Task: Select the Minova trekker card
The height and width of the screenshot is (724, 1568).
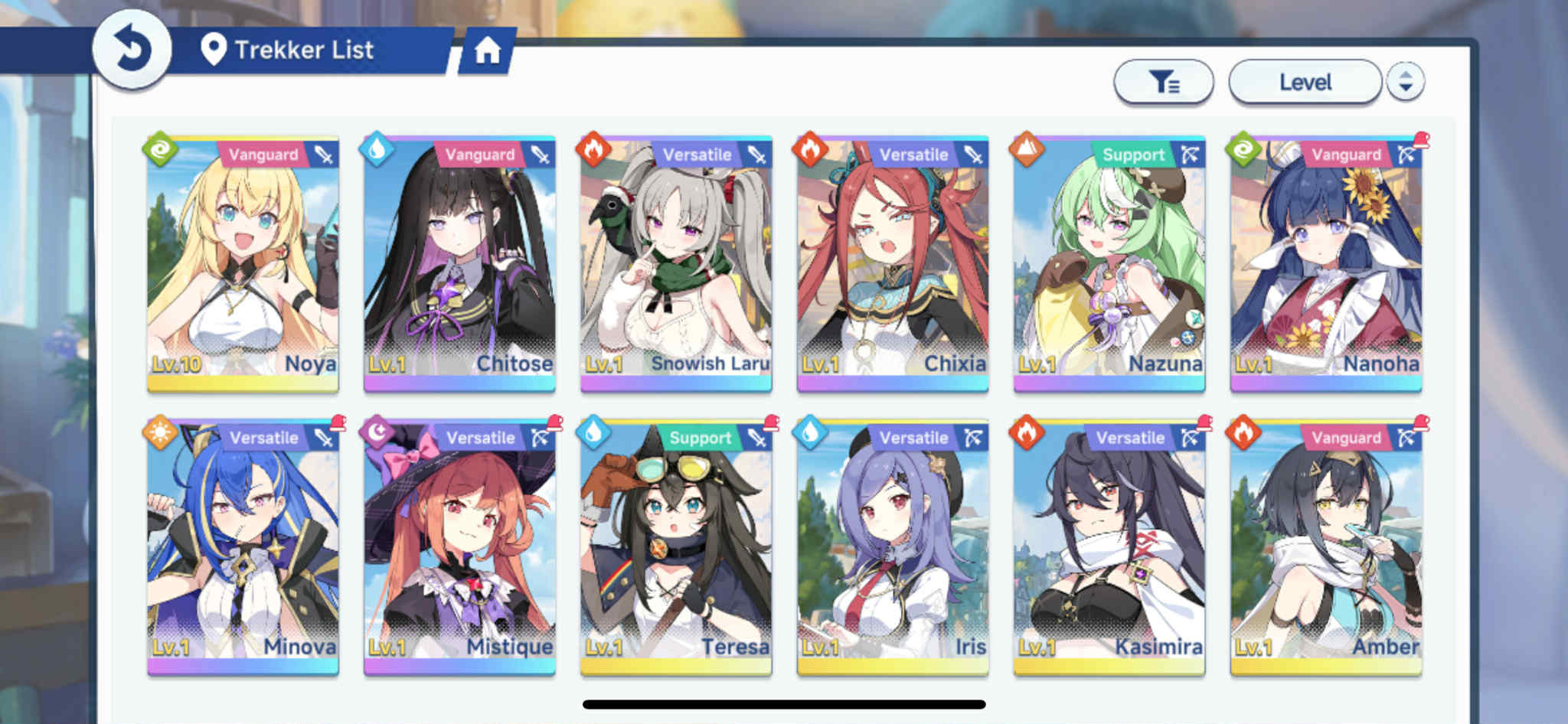Action: [243, 547]
